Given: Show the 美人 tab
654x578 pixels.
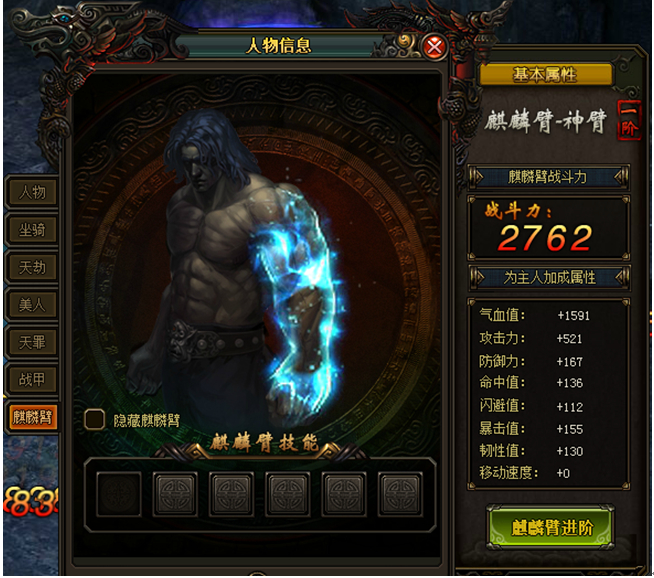Looking at the screenshot, I should 32,305.
